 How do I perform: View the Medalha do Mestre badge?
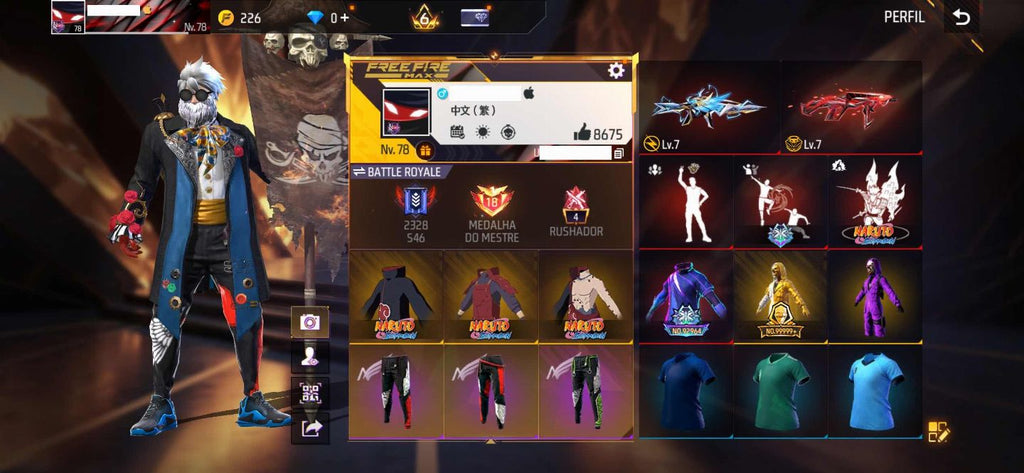(491, 211)
